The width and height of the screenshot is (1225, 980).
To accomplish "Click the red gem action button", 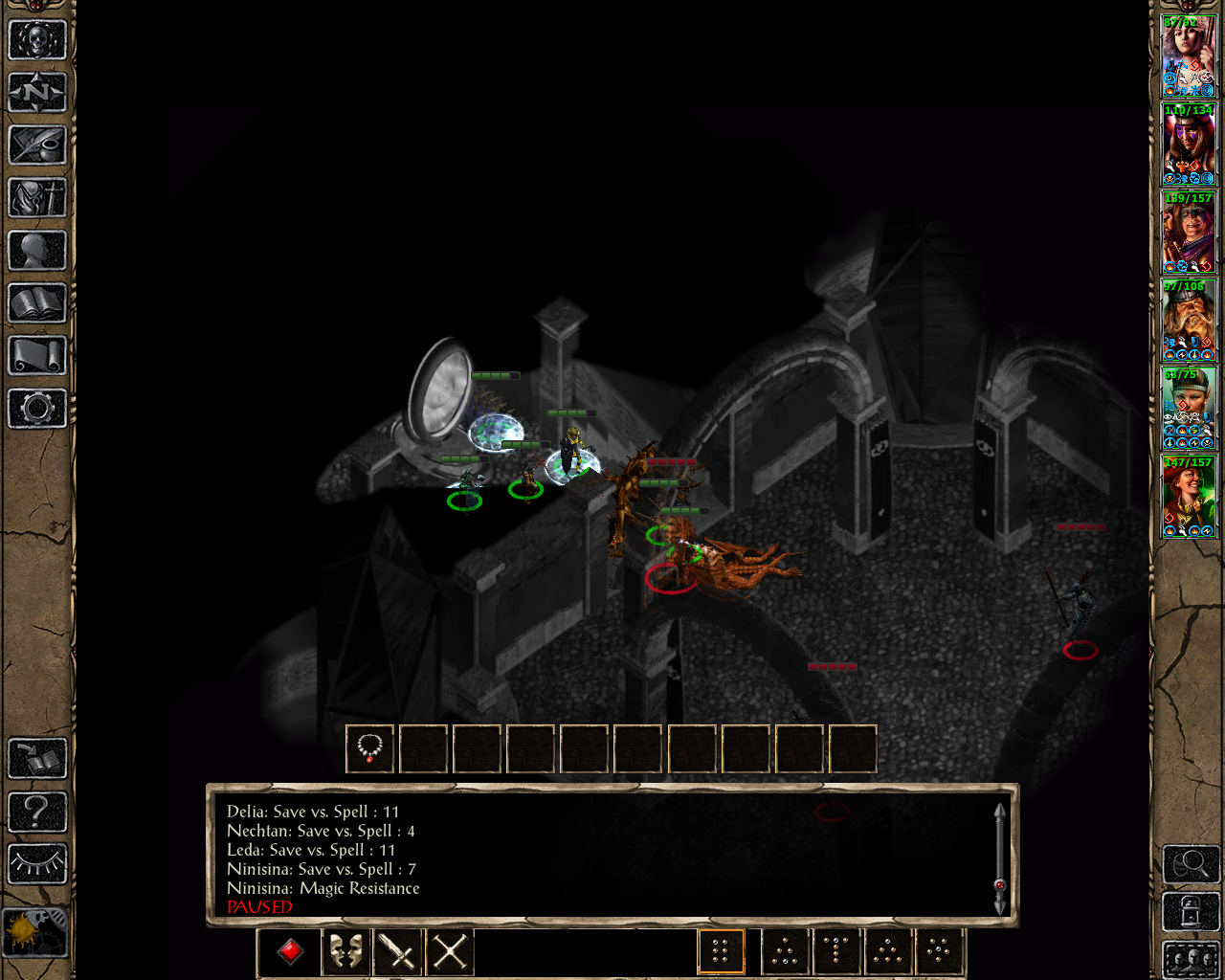I will [291, 952].
